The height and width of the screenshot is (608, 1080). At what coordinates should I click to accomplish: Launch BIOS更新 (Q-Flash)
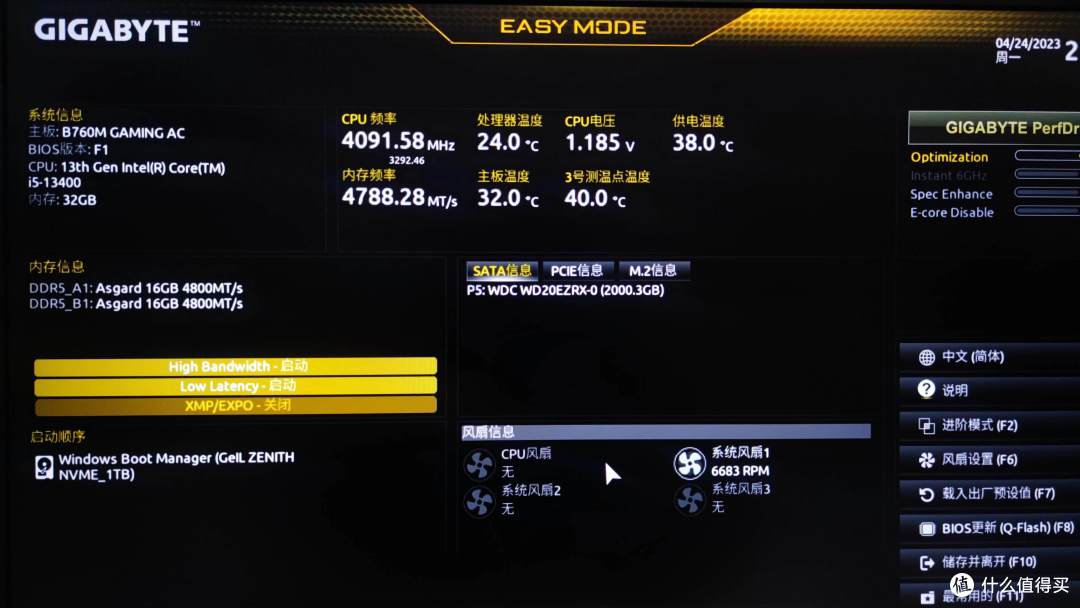[x=989, y=528]
